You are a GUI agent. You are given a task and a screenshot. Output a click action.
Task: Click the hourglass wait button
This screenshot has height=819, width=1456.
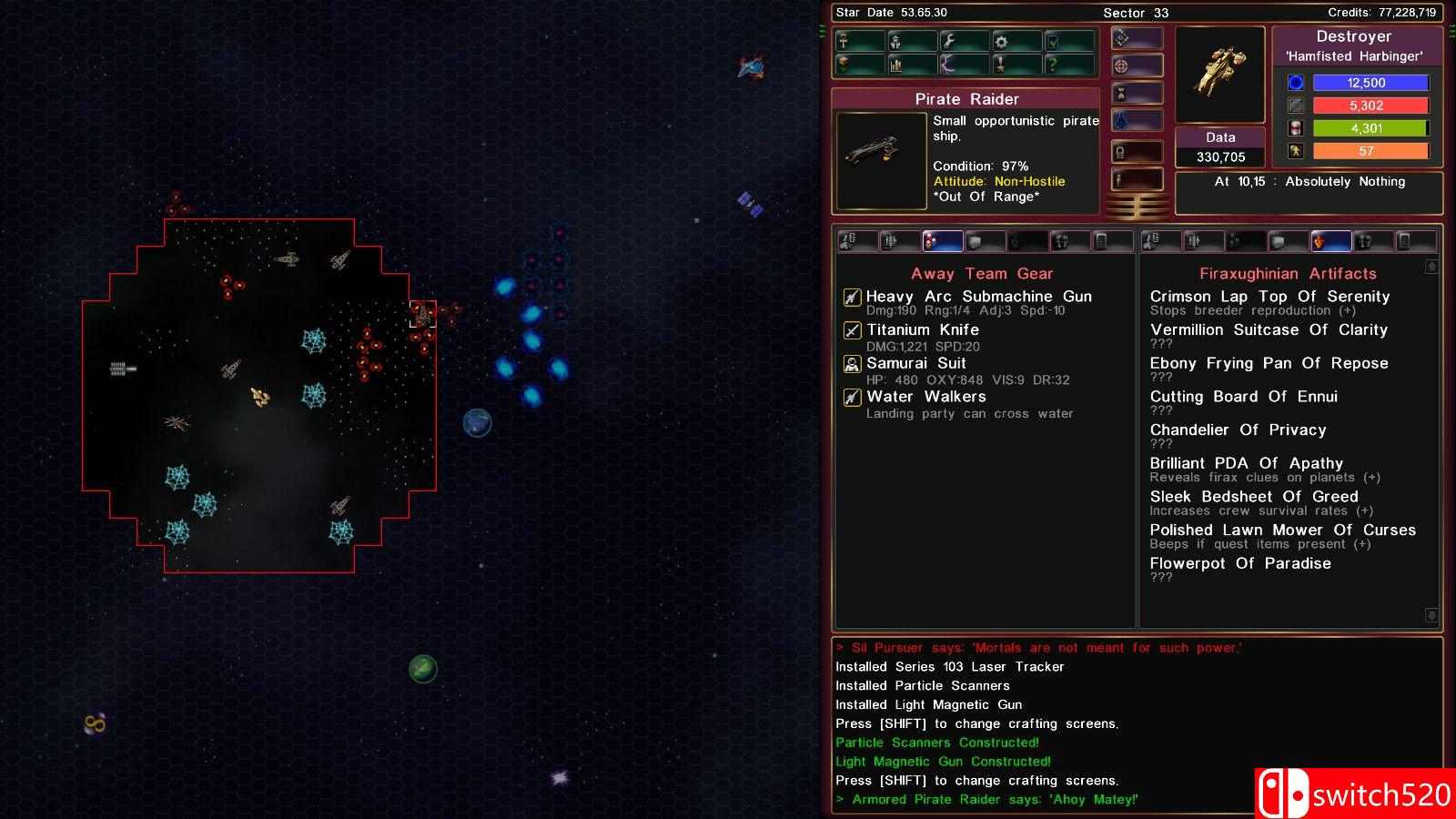[1137, 93]
